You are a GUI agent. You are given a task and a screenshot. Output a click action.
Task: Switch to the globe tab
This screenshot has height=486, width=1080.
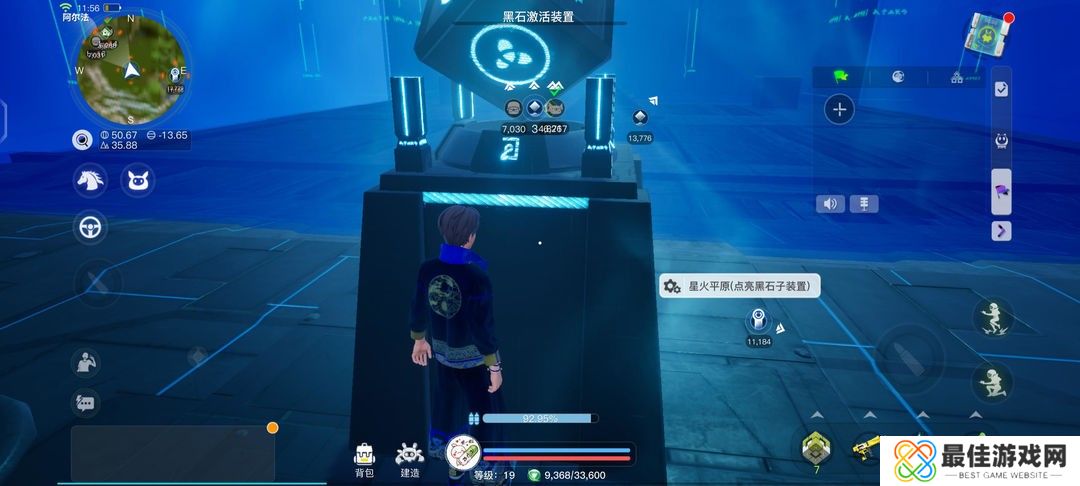click(898, 76)
